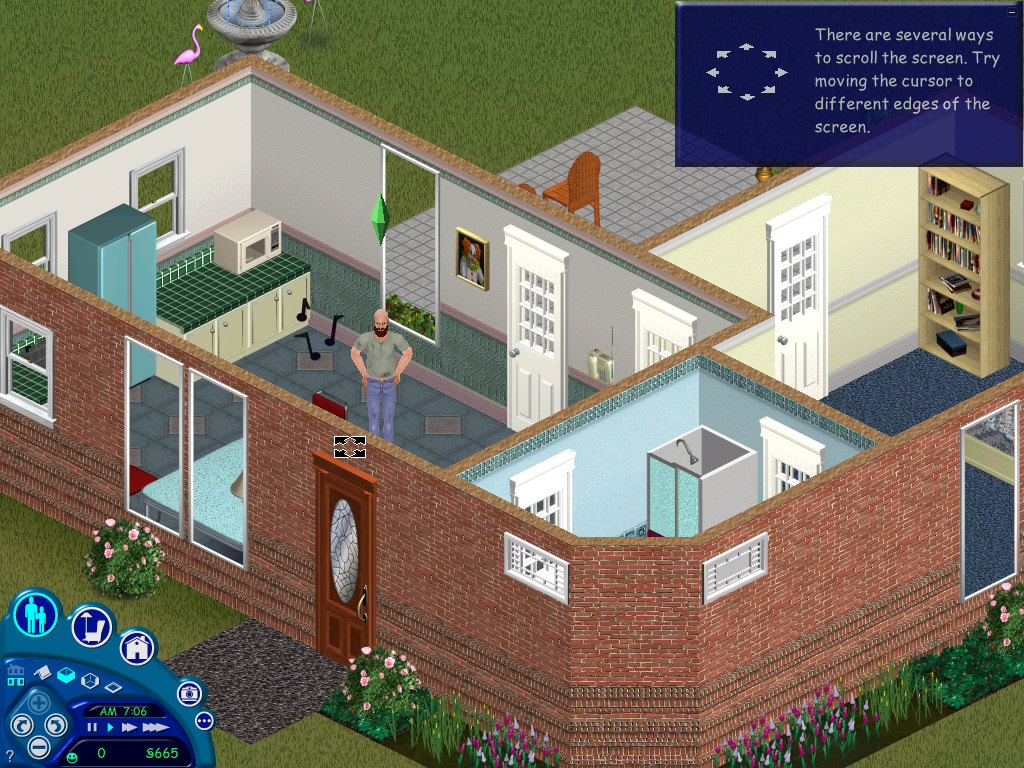Select the walls-up view

point(65,675)
